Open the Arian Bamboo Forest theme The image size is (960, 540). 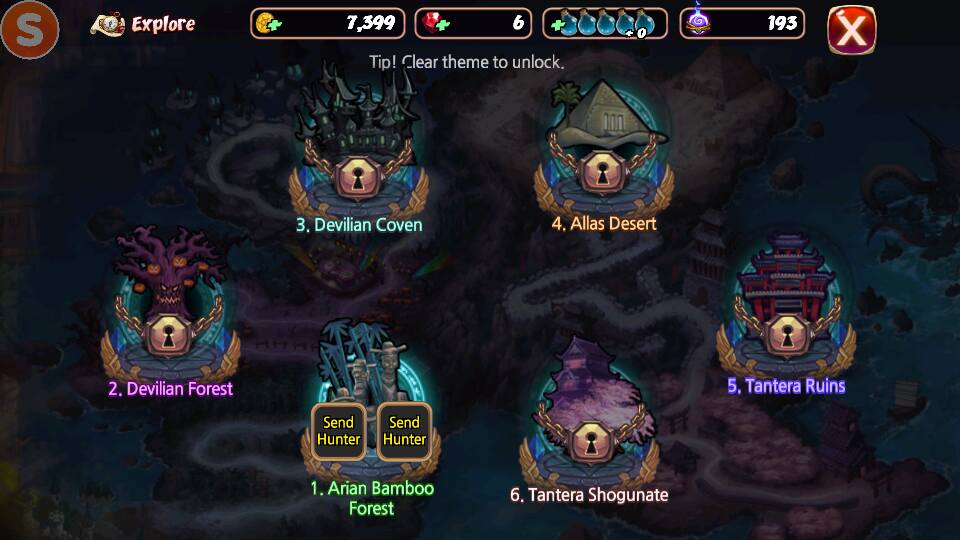coord(371,399)
